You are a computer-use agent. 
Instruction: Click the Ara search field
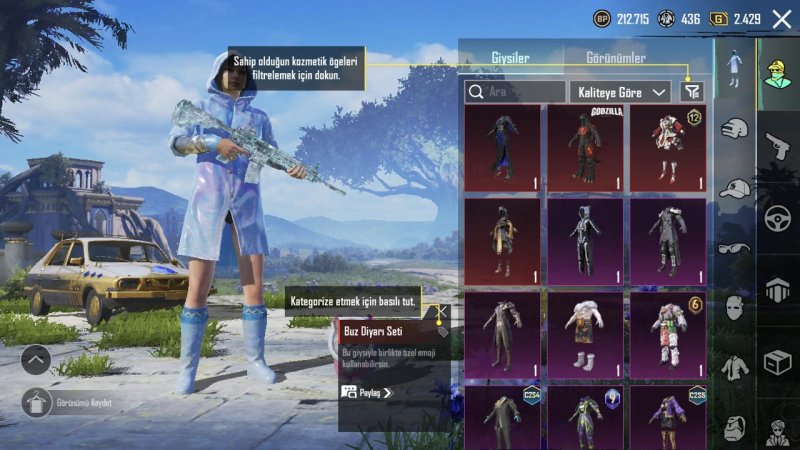pos(515,92)
